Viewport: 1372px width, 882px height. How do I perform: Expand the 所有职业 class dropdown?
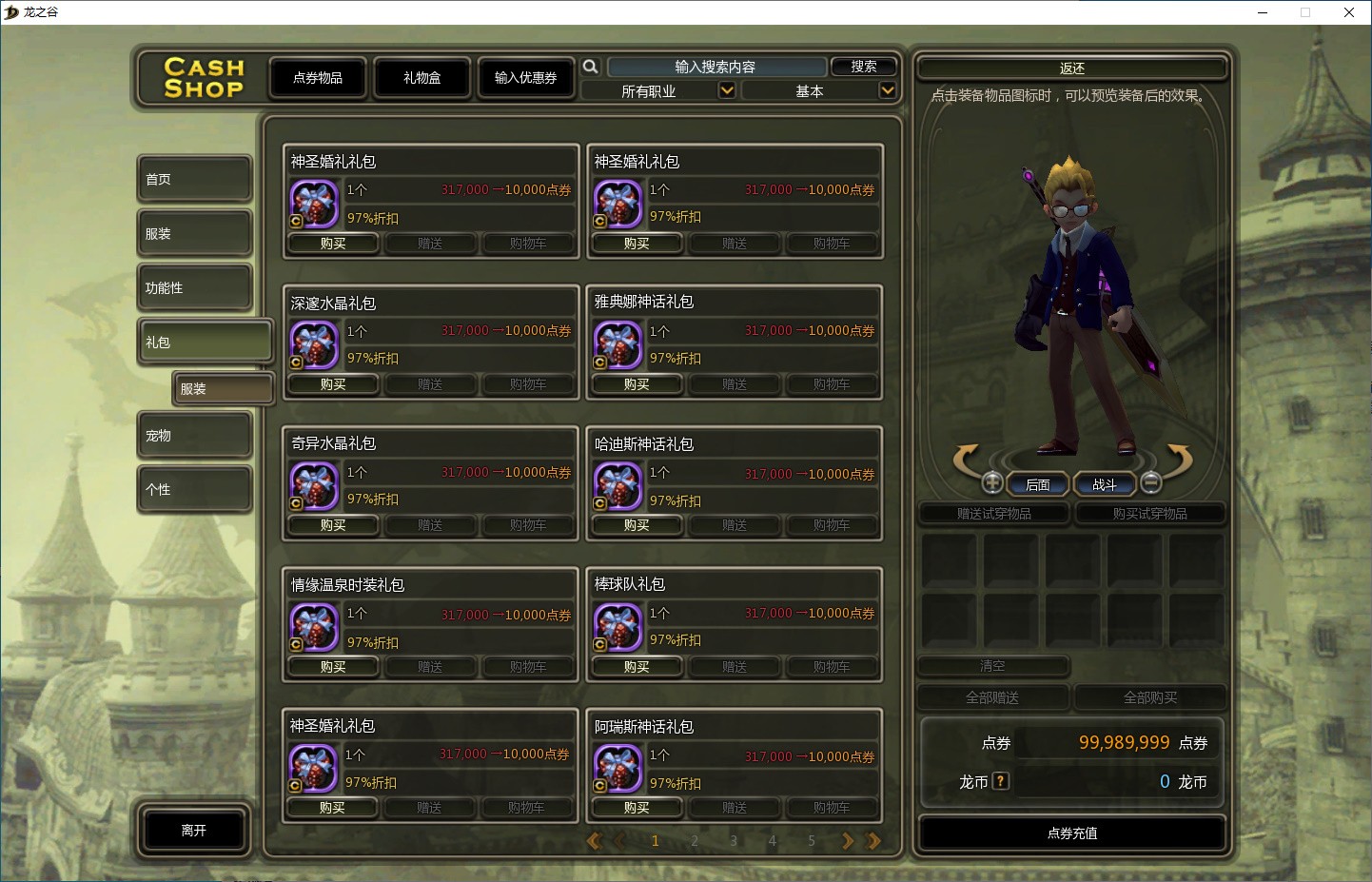coord(726,90)
